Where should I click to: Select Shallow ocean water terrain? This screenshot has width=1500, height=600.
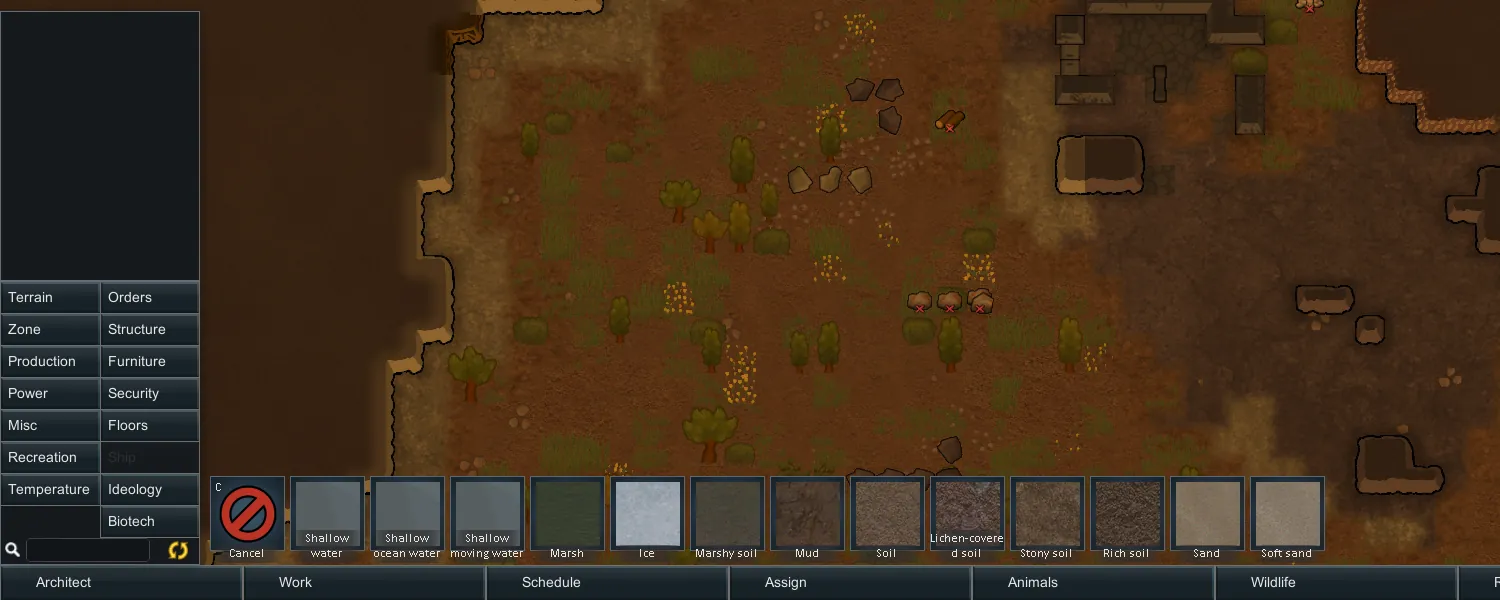point(407,514)
